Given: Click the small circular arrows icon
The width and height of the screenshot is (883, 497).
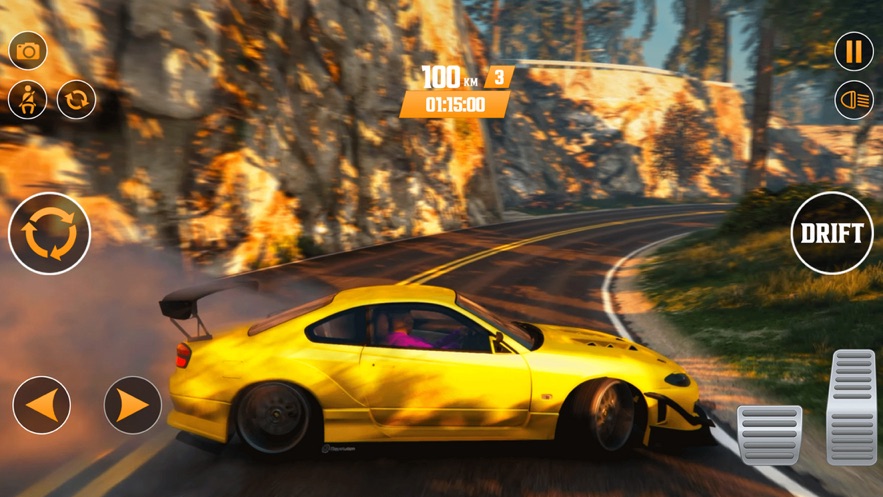Looking at the screenshot, I should [x=76, y=100].
